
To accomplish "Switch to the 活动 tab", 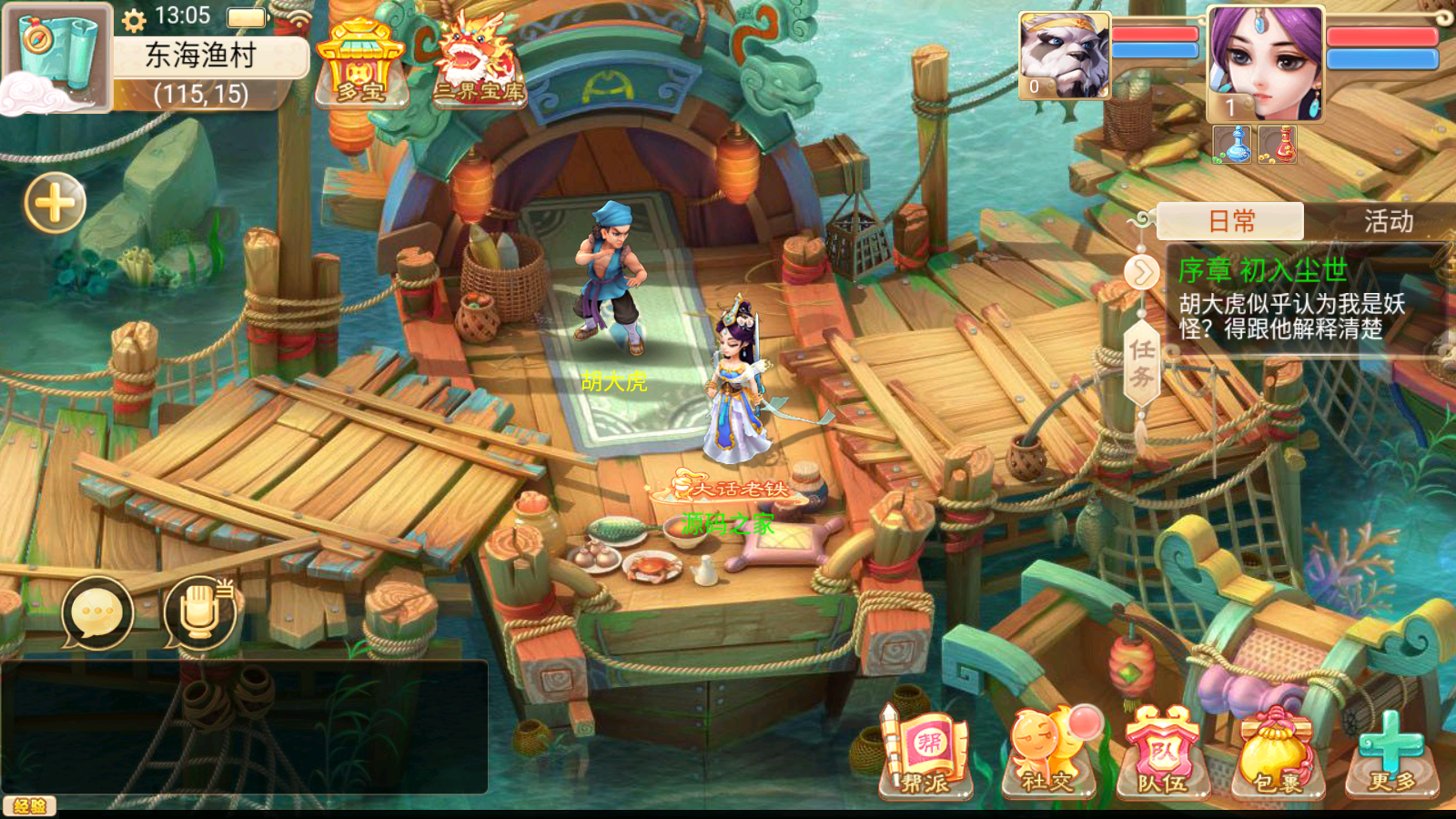I will [x=1388, y=221].
